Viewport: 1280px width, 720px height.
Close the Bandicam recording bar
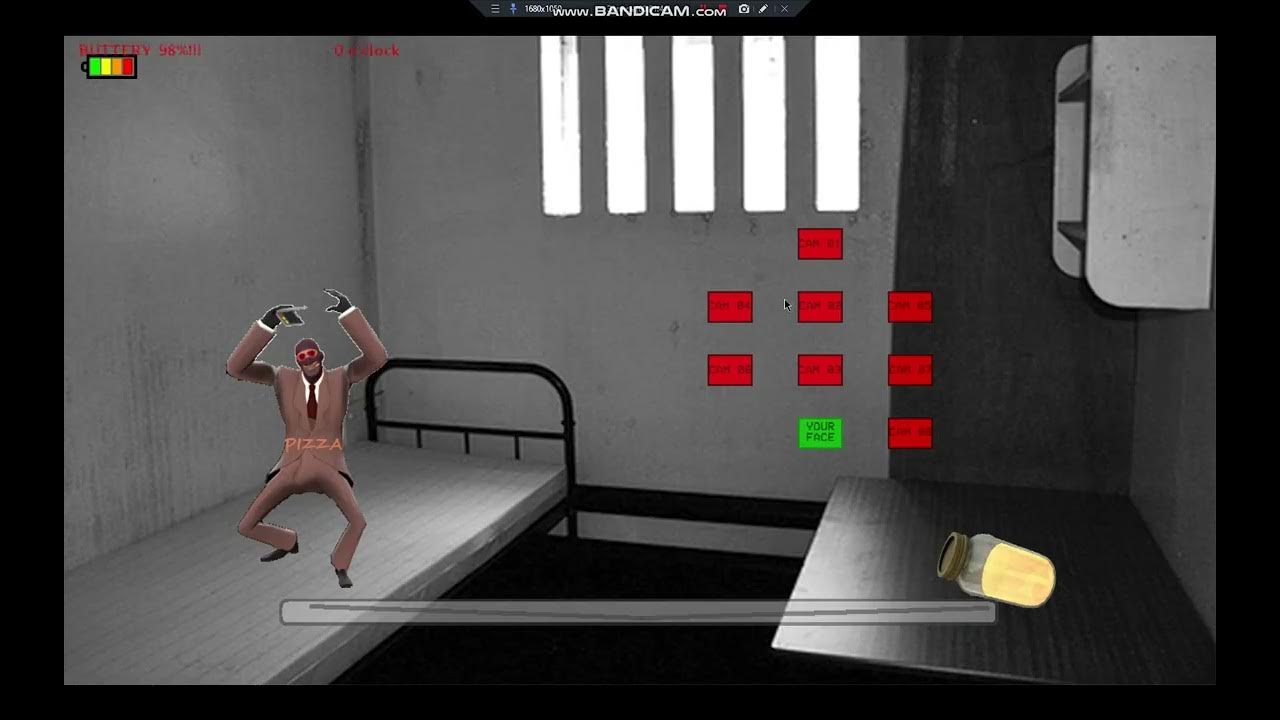pos(784,9)
